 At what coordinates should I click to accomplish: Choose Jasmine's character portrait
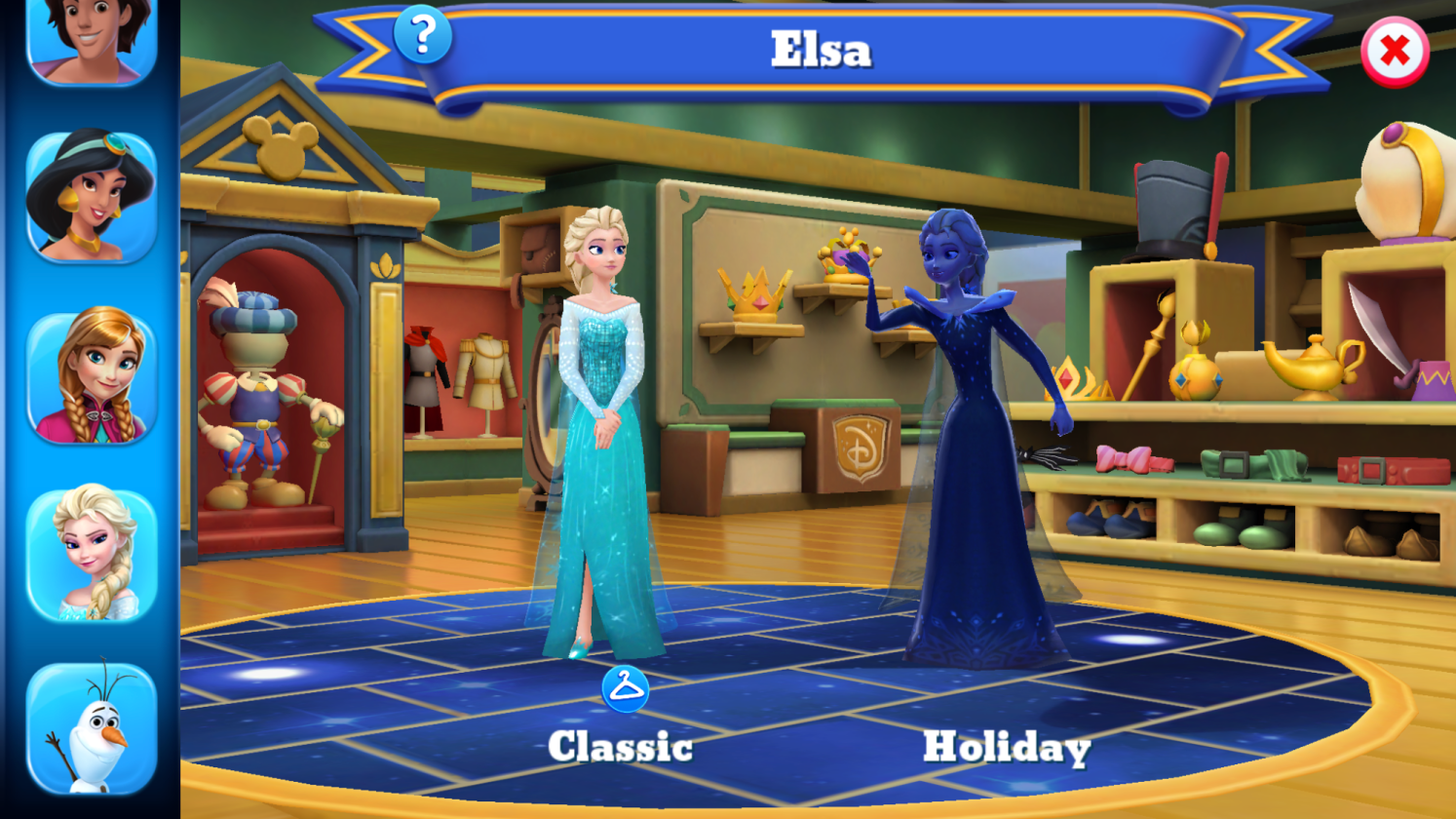pyautogui.click(x=91, y=196)
